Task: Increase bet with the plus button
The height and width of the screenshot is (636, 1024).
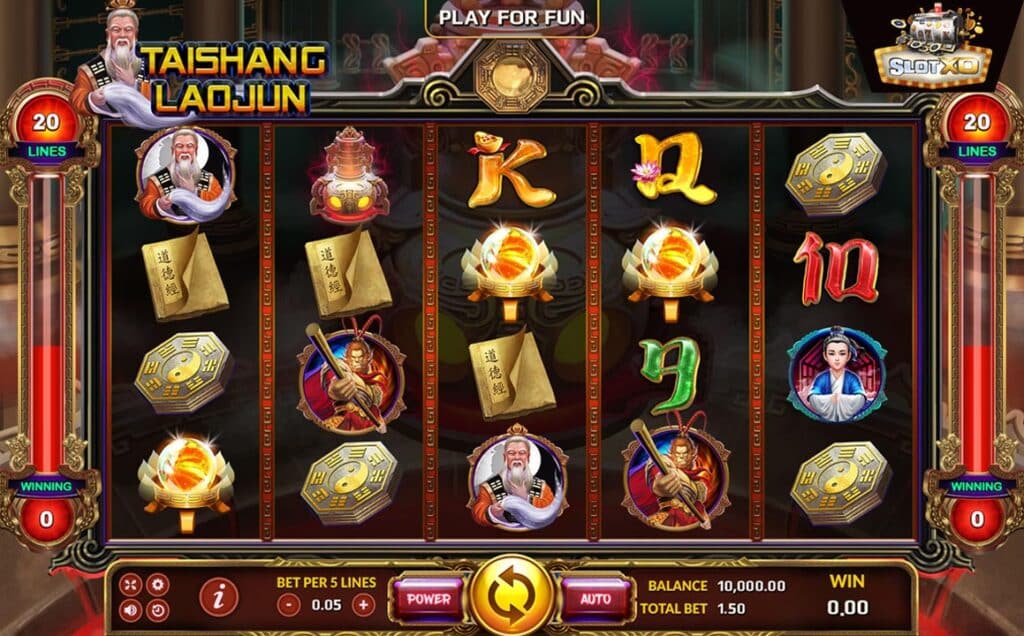Action: (x=363, y=604)
